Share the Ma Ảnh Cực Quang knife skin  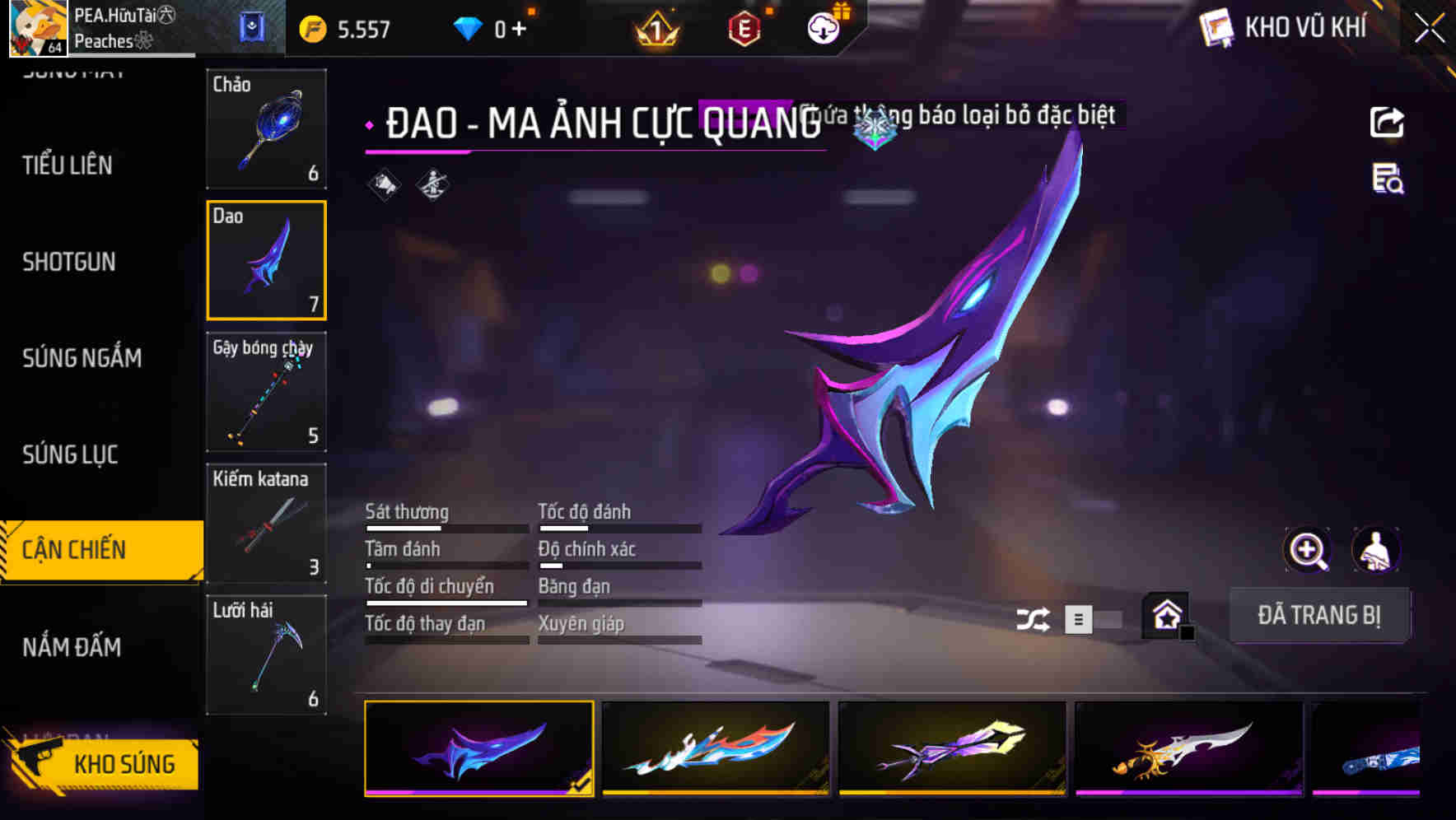coord(1387,122)
